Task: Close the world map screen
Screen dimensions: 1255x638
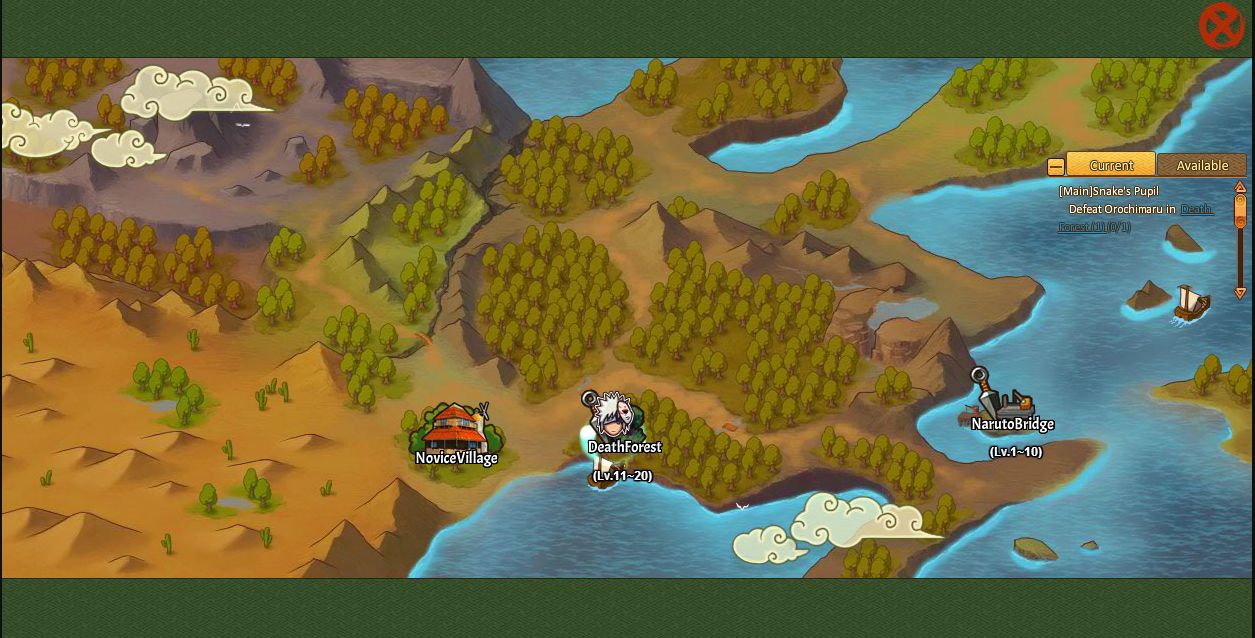Action: [x=1221, y=26]
